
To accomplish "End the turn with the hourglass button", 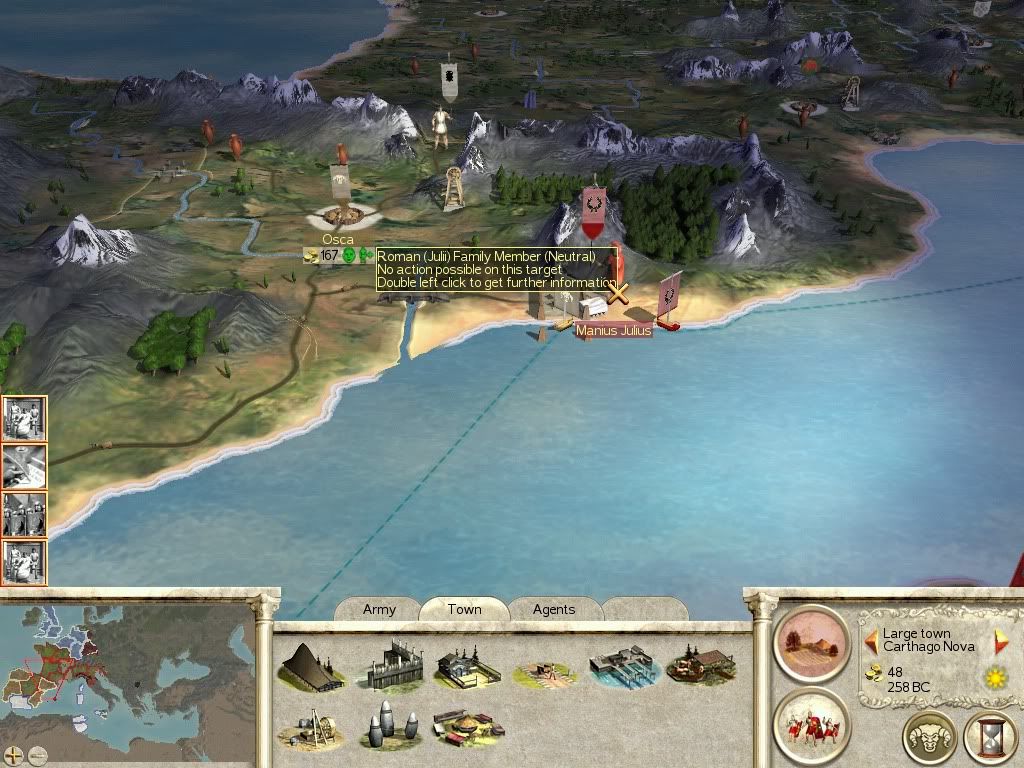I will [x=989, y=738].
